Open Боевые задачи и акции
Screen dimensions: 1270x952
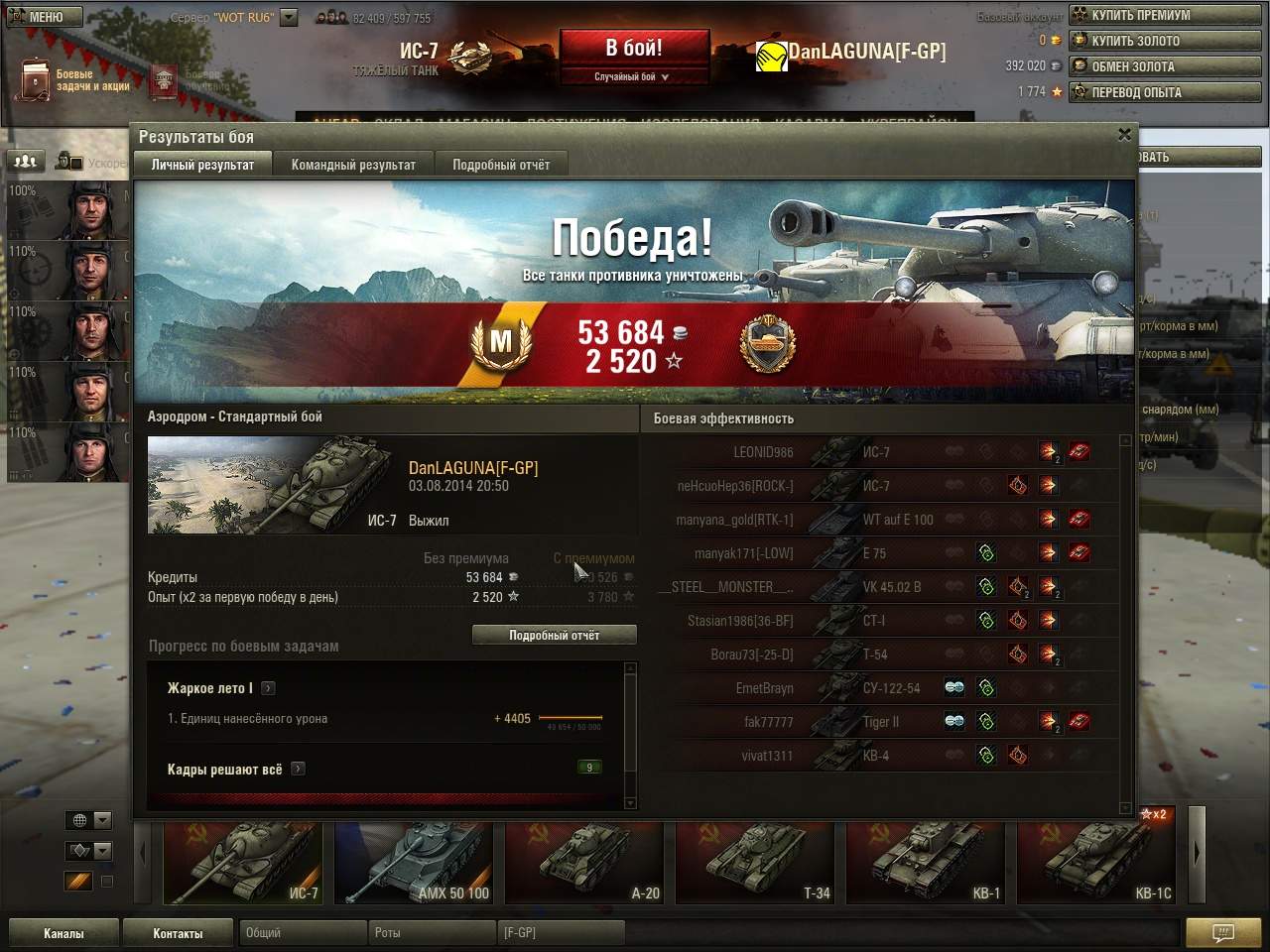tap(75, 80)
